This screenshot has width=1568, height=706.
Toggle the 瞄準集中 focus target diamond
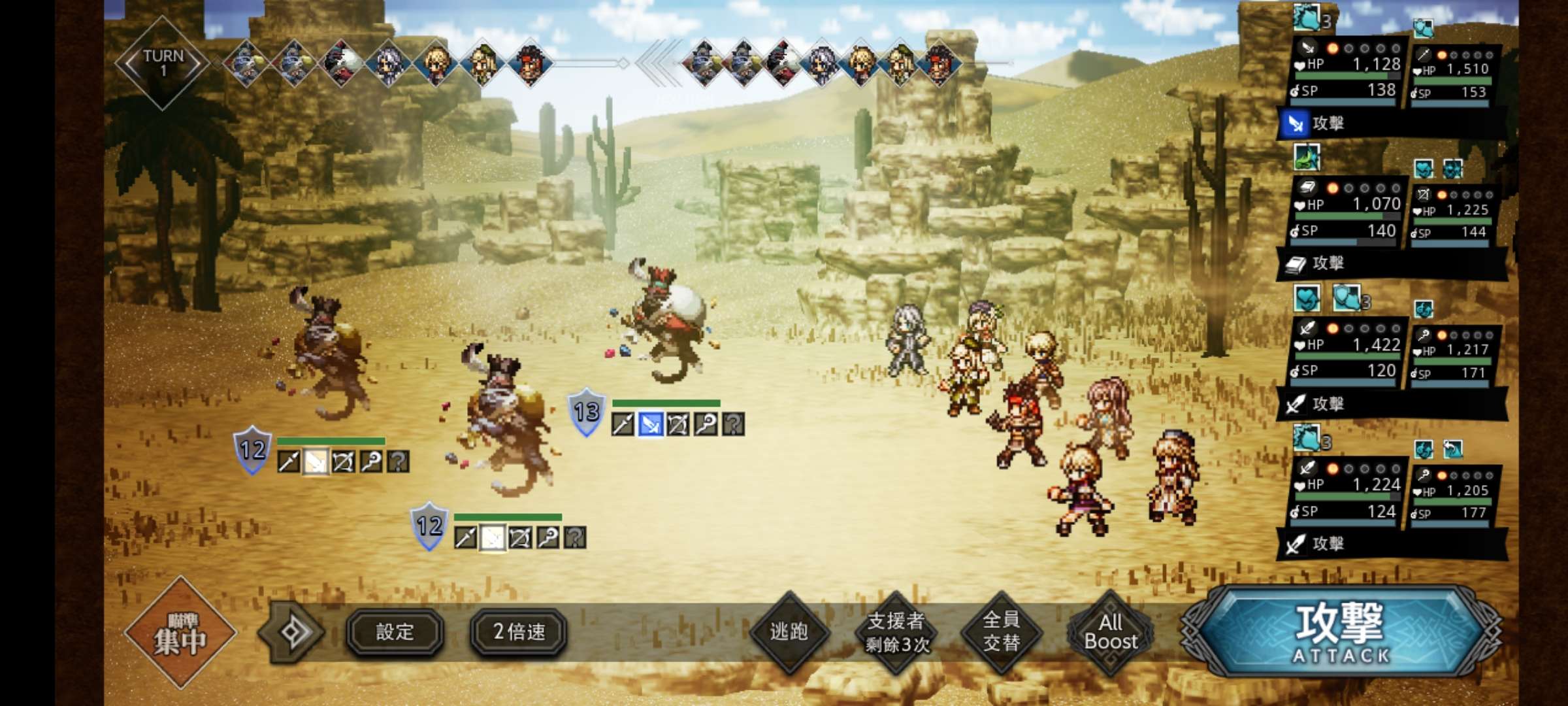coord(180,632)
